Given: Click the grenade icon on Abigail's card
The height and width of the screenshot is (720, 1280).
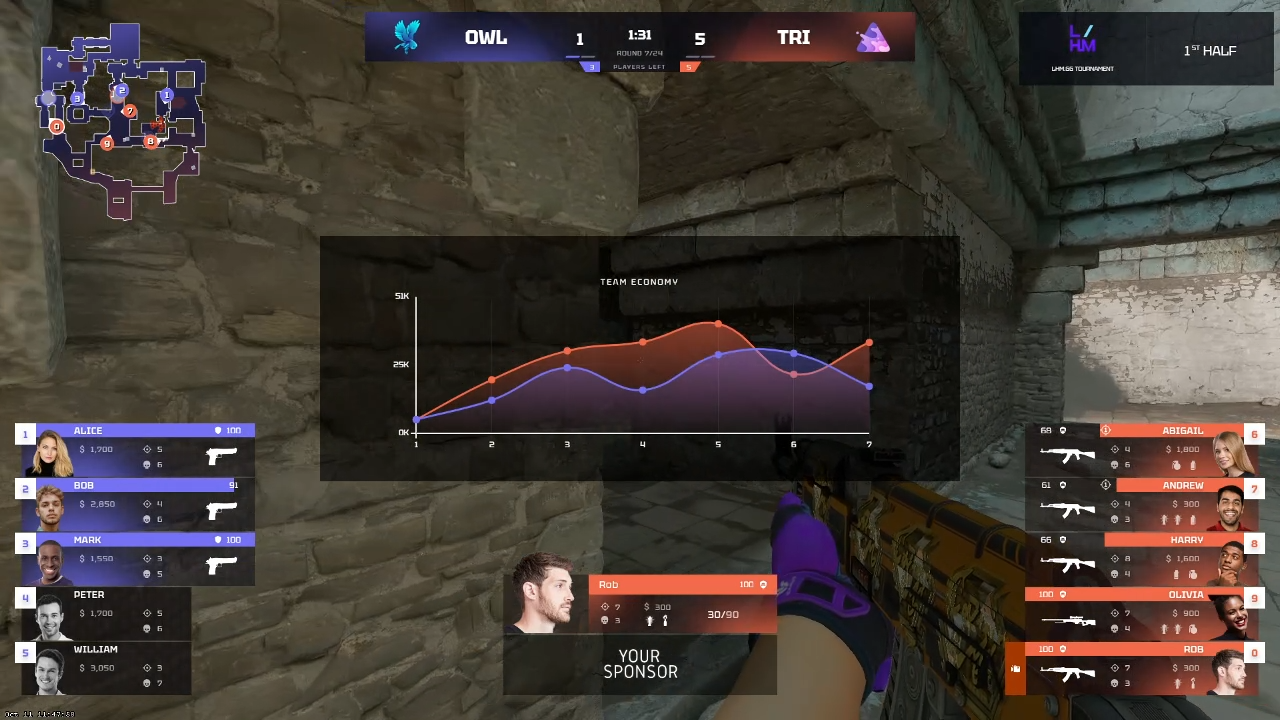Looking at the screenshot, I should point(1176,465).
